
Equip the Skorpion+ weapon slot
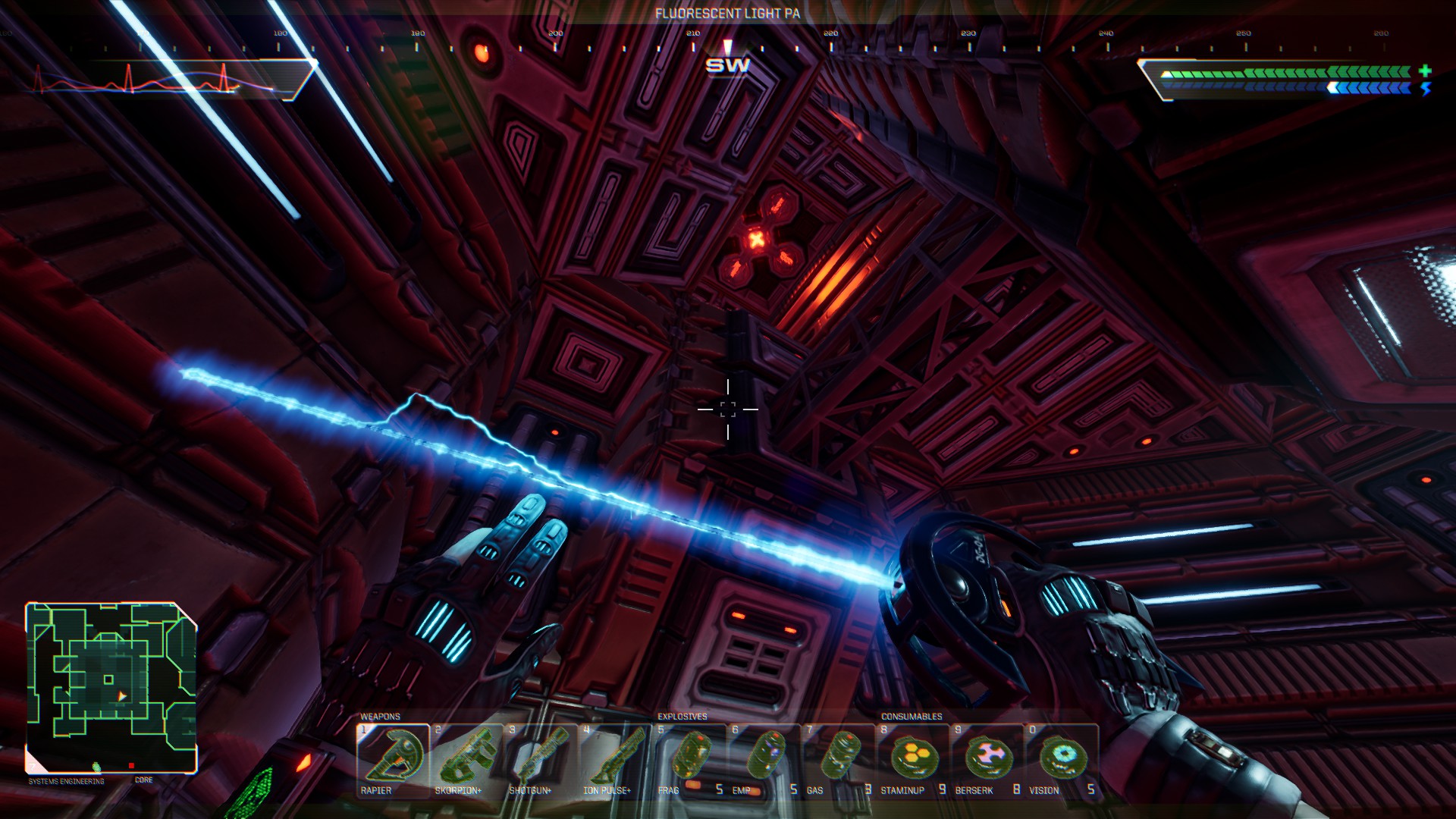[x=466, y=759]
